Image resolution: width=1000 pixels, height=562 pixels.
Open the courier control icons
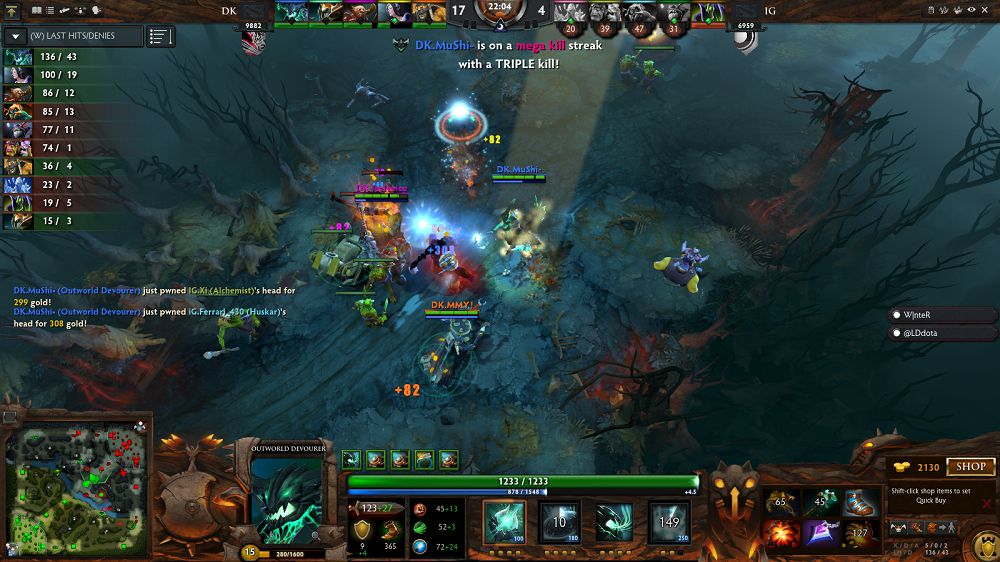(918, 526)
